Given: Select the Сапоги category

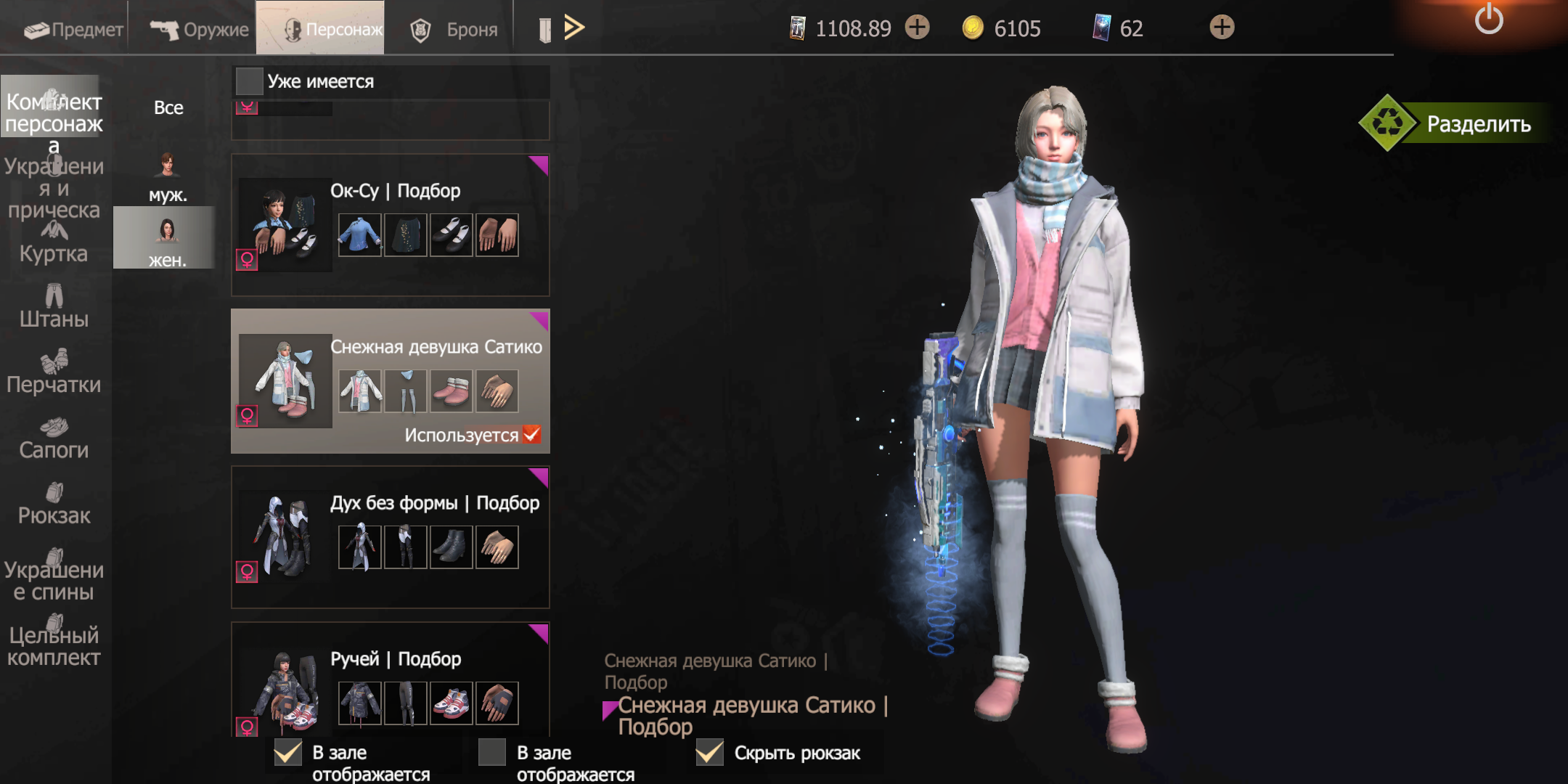Looking at the screenshot, I should click(x=54, y=438).
